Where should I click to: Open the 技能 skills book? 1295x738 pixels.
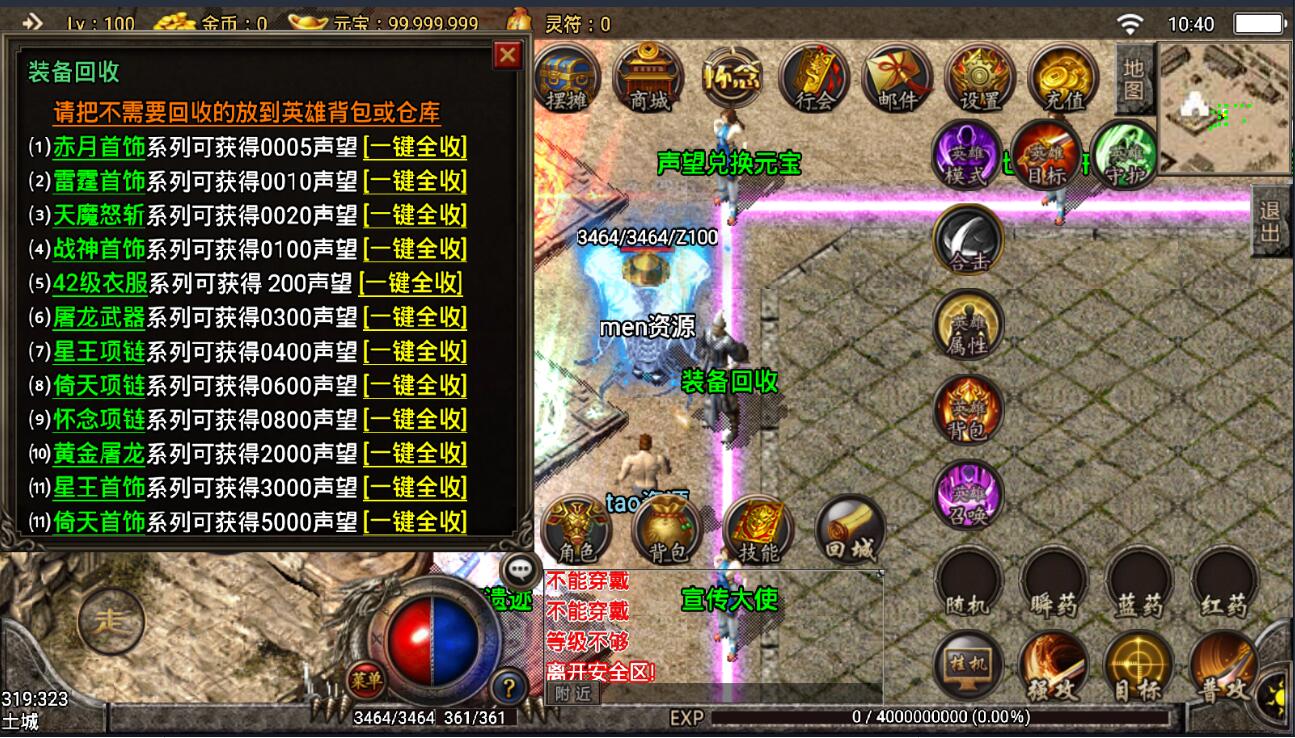758,531
